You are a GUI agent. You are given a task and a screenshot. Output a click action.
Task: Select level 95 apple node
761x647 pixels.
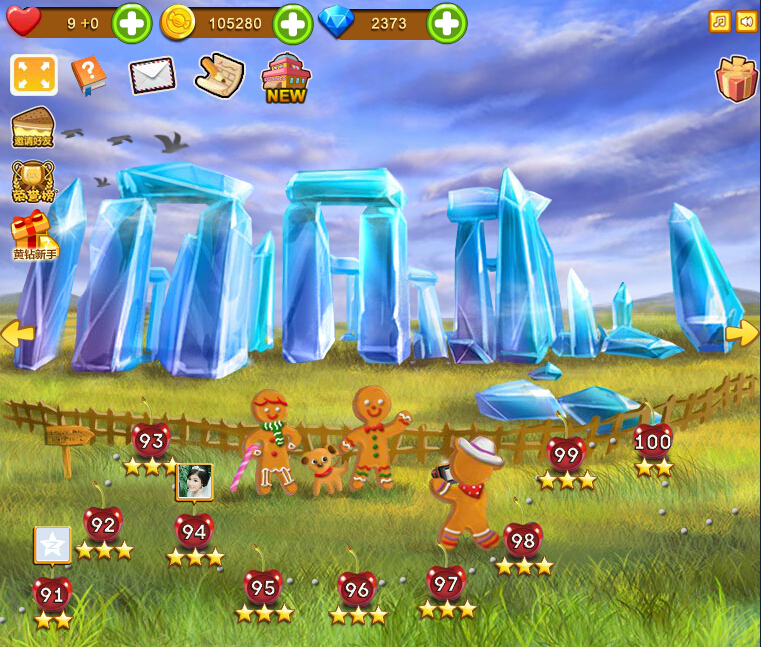click(263, 586)
